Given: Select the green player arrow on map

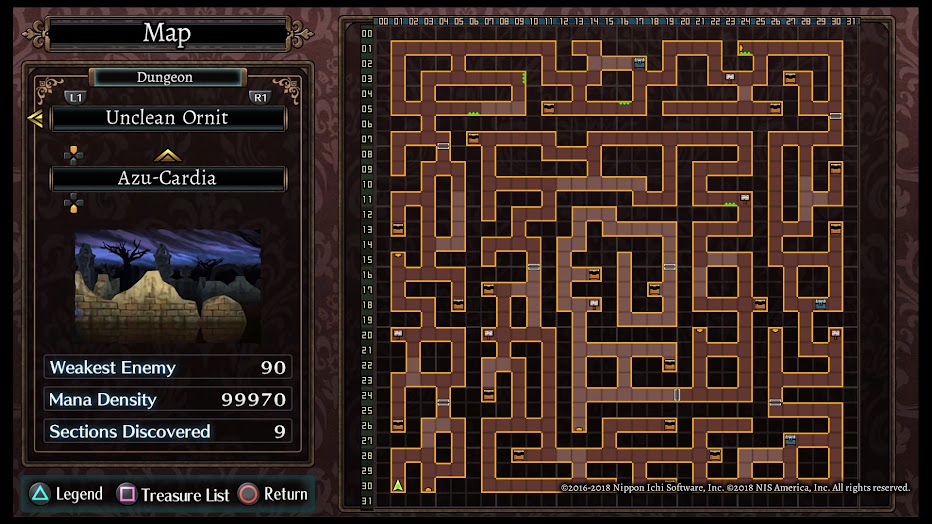Looking at the screenshot, I should tap(398, 486).
